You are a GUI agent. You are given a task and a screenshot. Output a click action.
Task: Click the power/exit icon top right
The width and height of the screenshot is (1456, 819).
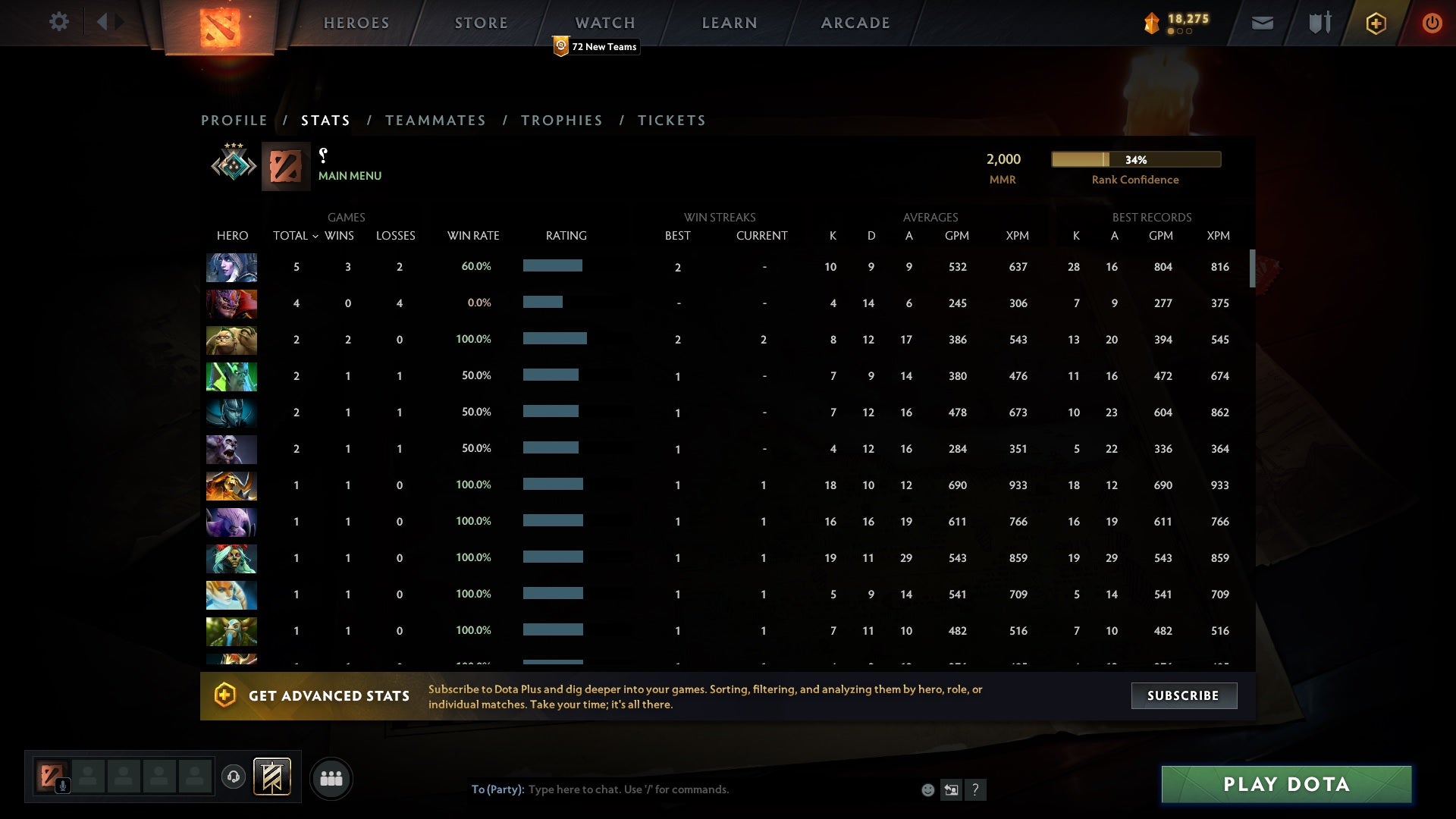[1432, 23]
